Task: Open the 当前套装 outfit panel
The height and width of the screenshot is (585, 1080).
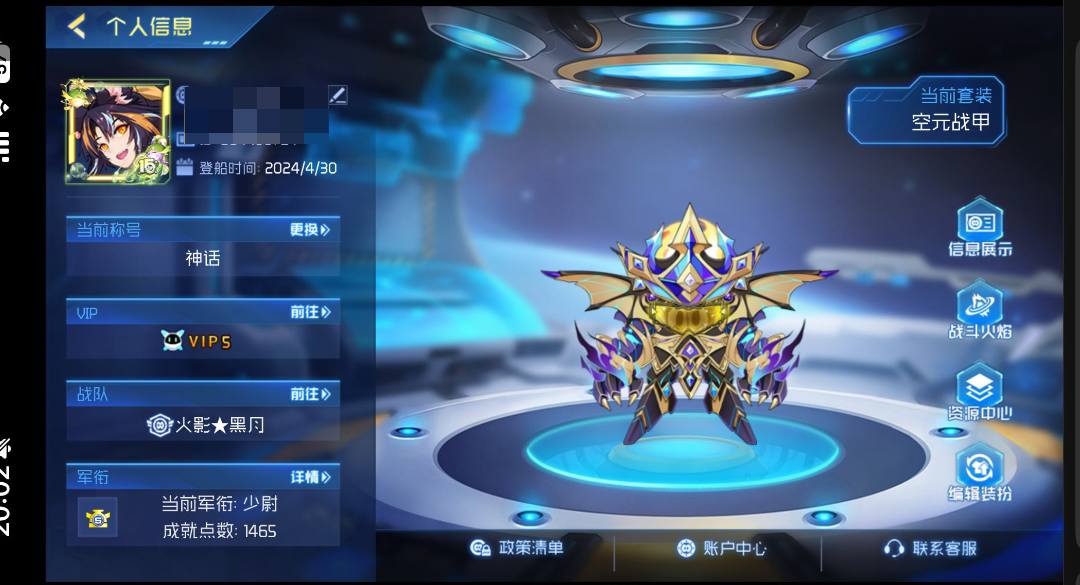Action: coord(925,111)
